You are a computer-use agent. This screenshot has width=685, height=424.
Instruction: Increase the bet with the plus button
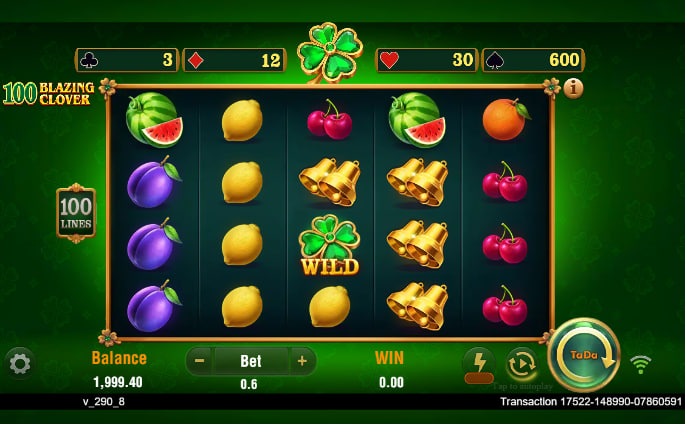tap(301, 361)
